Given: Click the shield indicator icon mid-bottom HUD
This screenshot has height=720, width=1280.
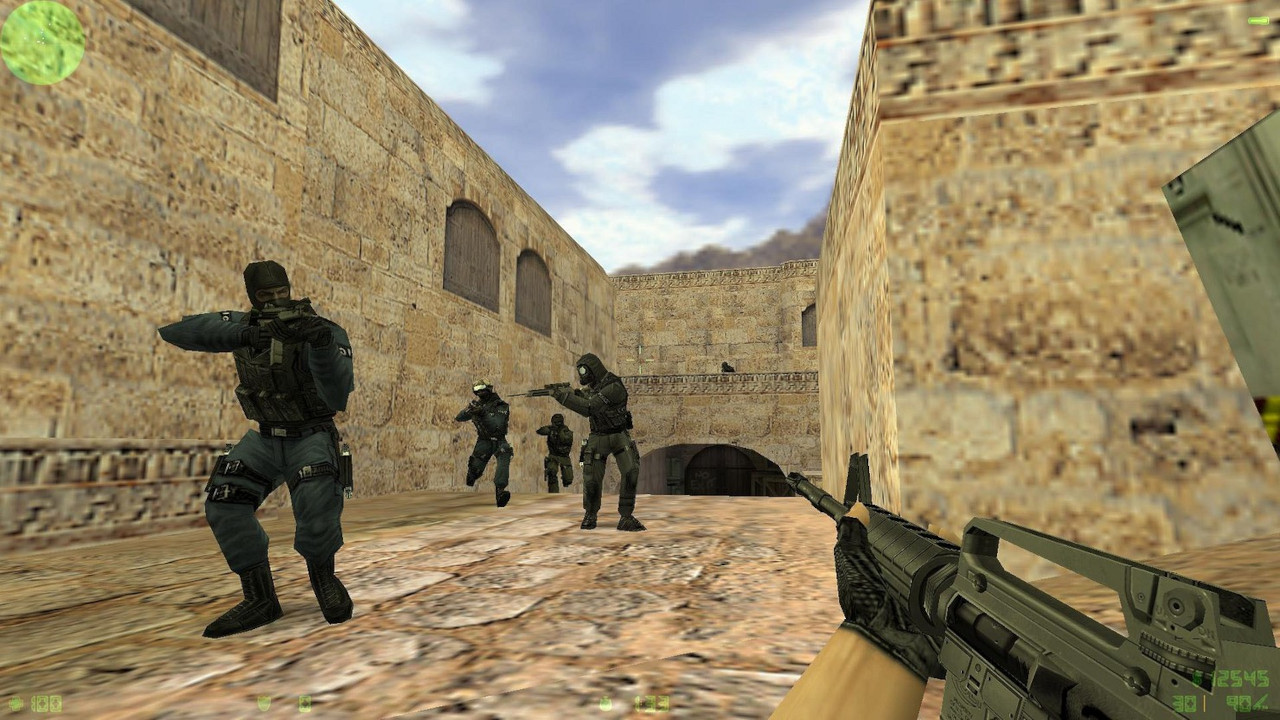Looking at the screenshot, I should (x=264, y=703).
